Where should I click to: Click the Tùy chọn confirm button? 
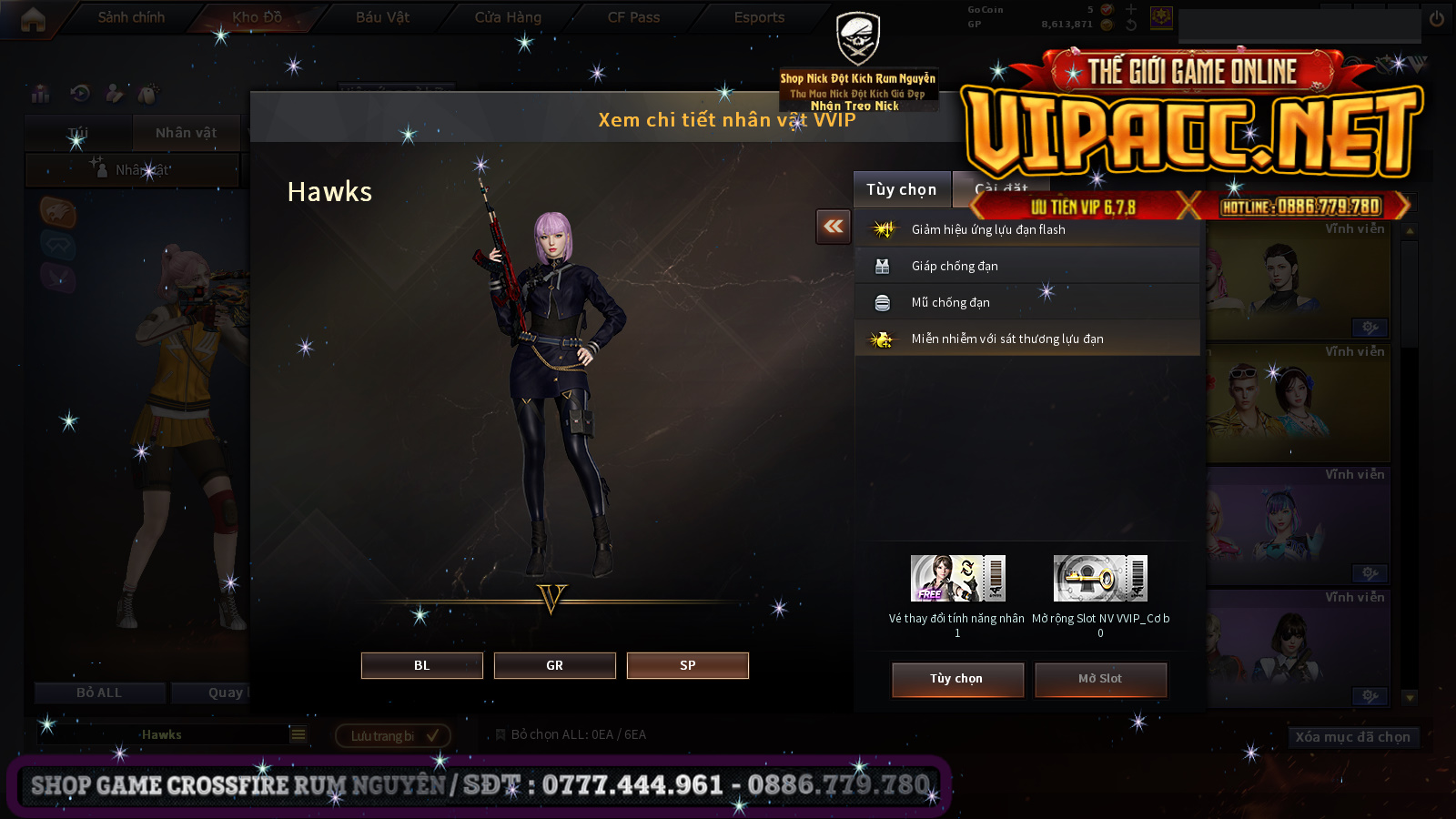[x=957, y=679]
